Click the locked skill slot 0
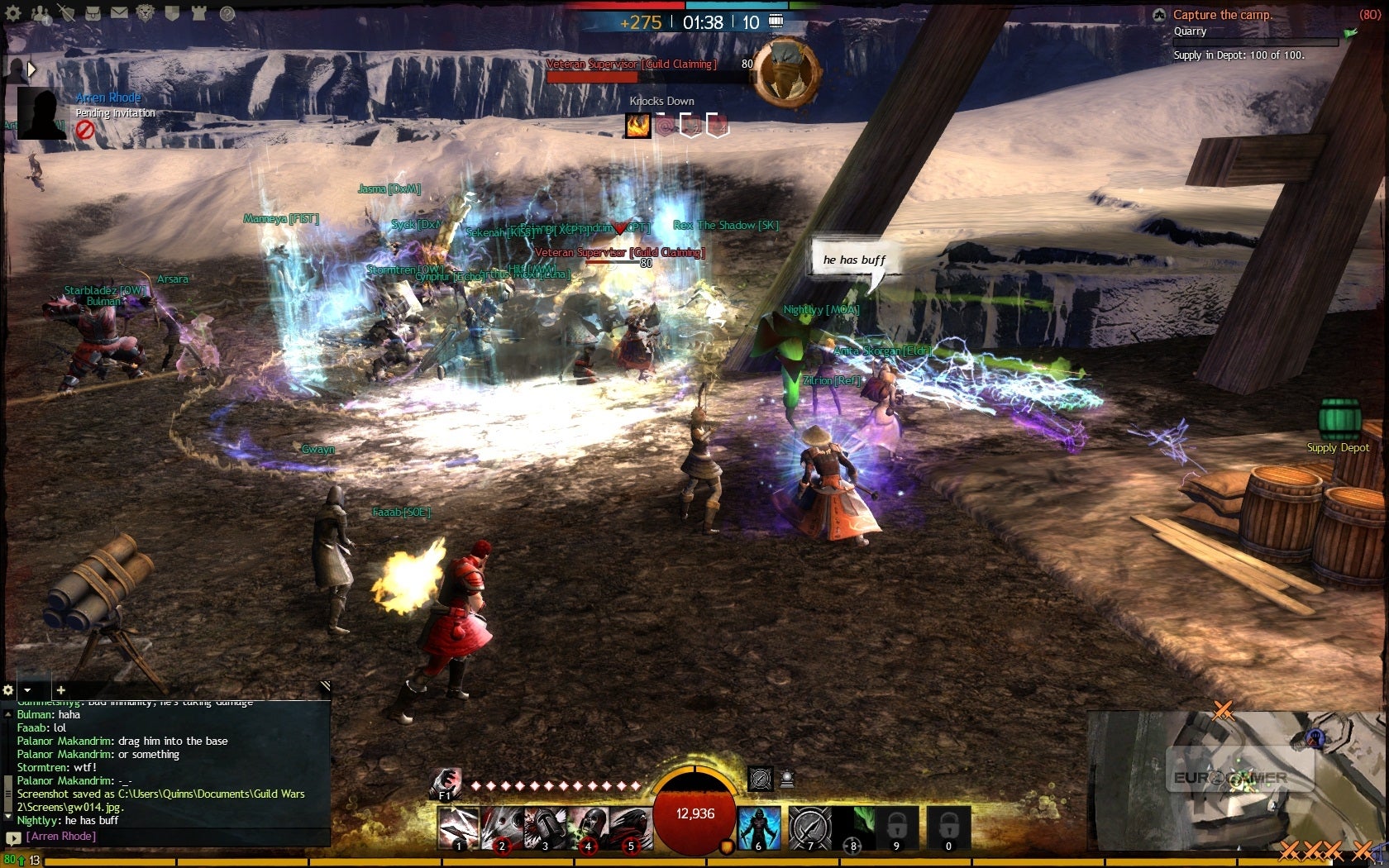1389x868 pixels. pyautogui.click(x=947, y=829)
